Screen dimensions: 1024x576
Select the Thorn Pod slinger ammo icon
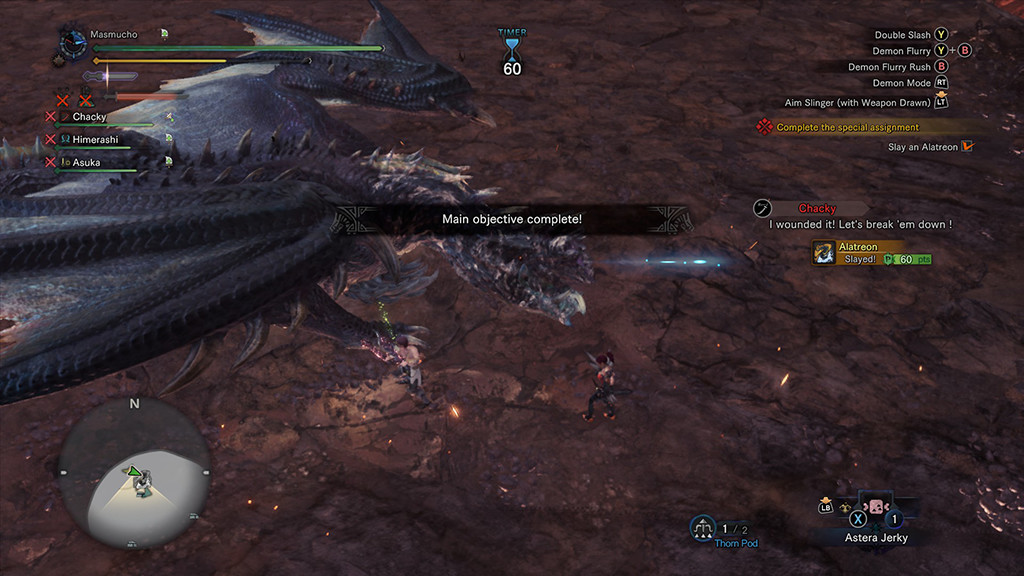click(703, 528)
